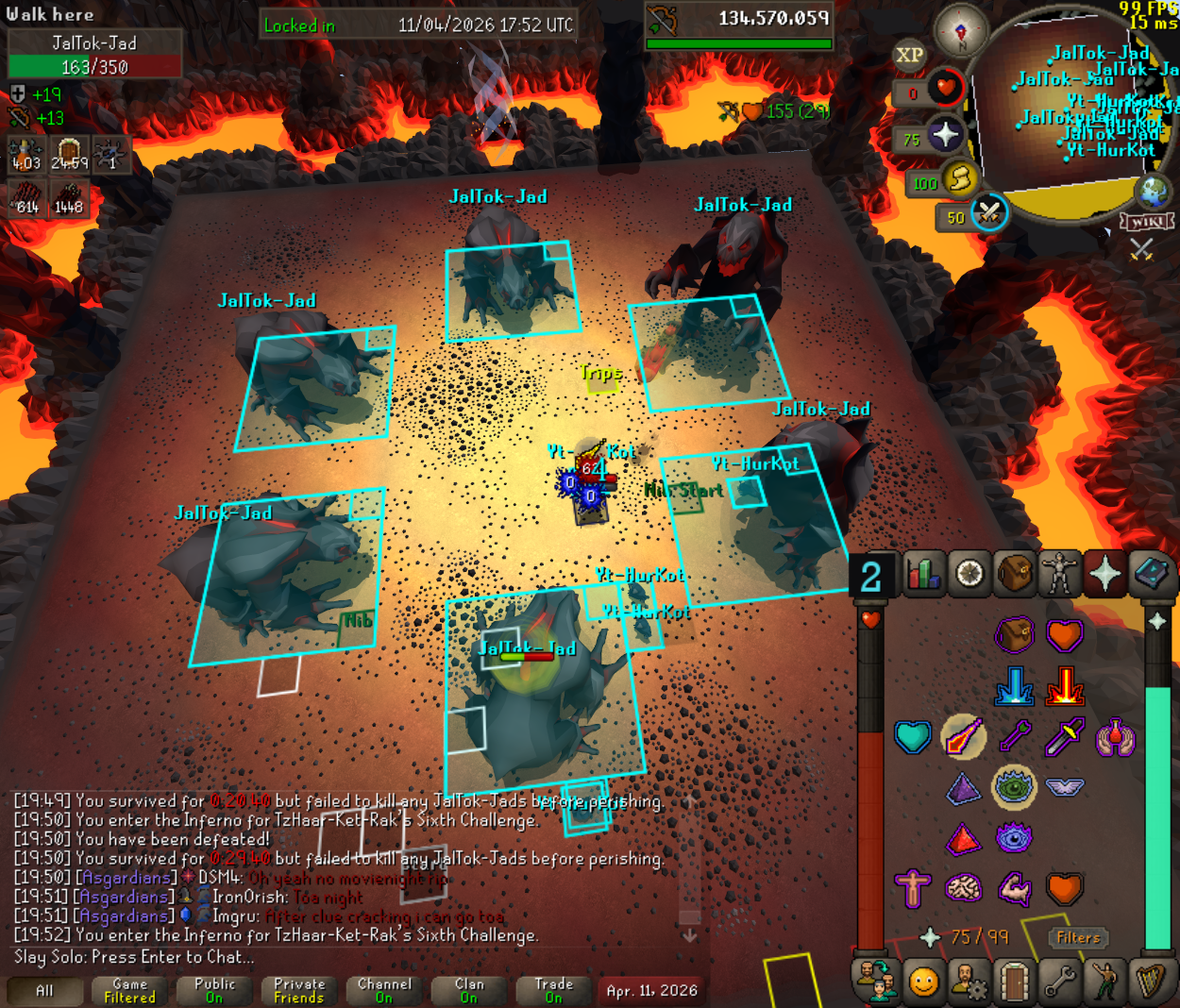
Task: Open the Skills bar-chart tab
Action: coord(924,574)
